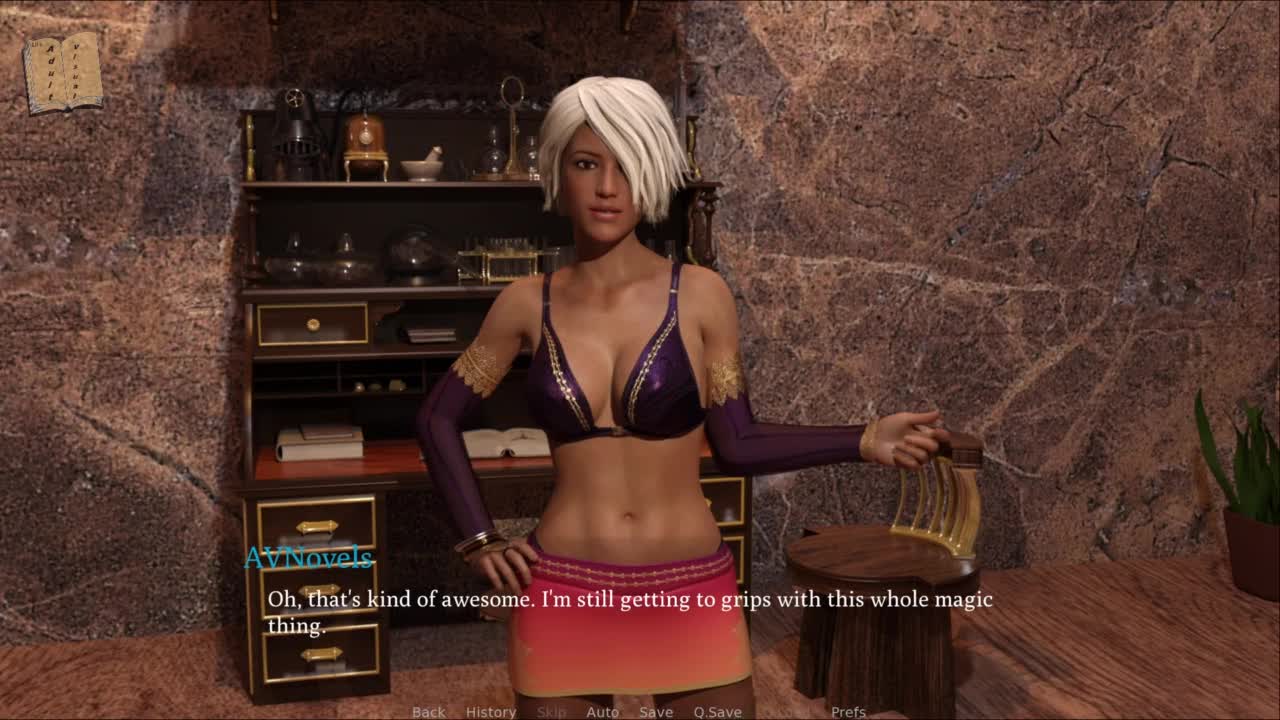The width and height of the screenshot is (1280, 720).
Task: Open the Prefs settings menu
Action: [848, 712]
